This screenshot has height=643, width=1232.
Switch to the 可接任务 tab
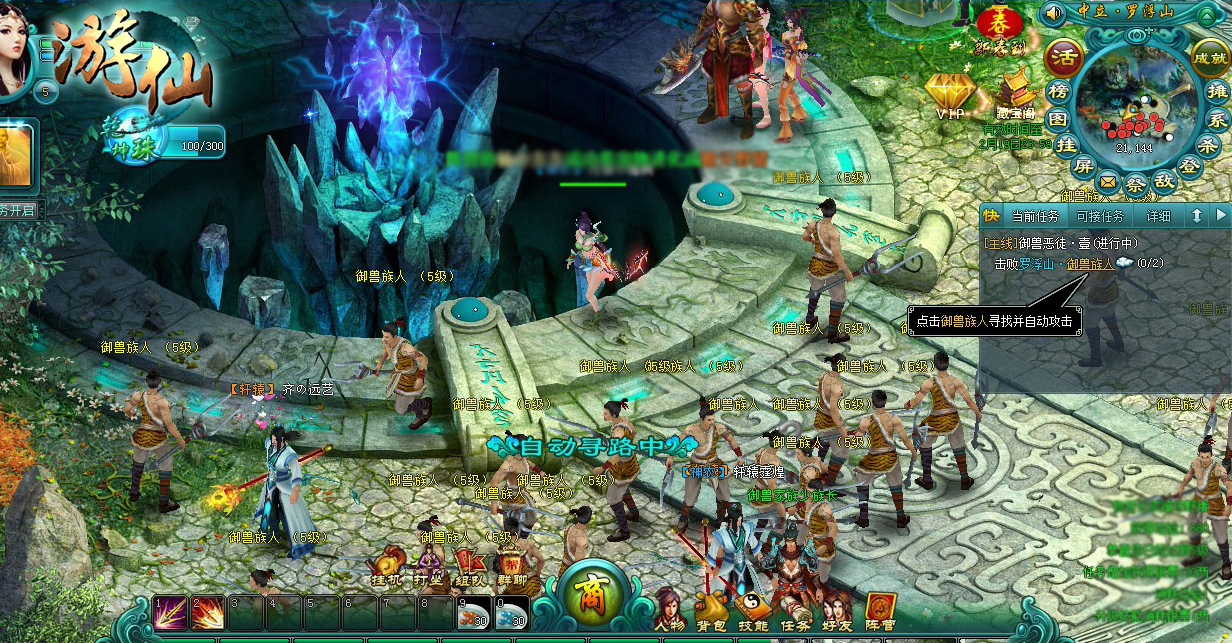(1099, 216)
